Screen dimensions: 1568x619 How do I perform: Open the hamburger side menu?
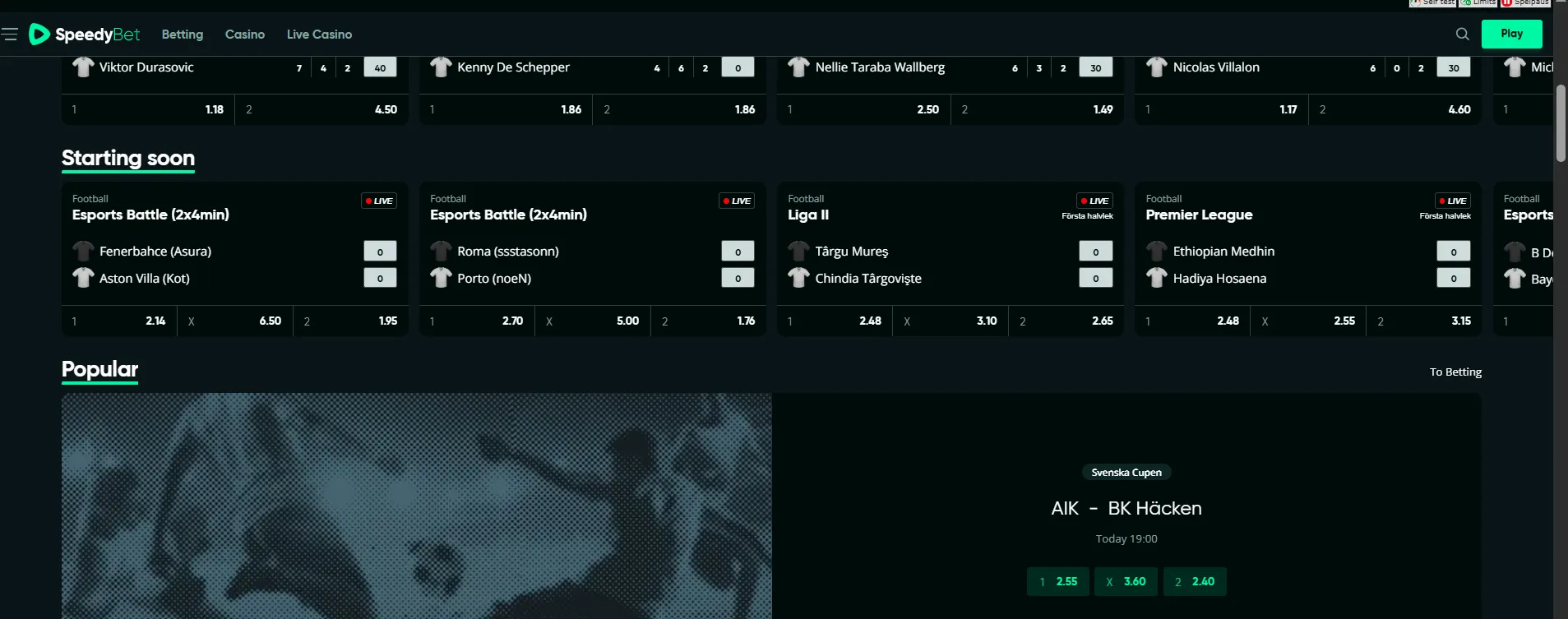click(10, 34)
